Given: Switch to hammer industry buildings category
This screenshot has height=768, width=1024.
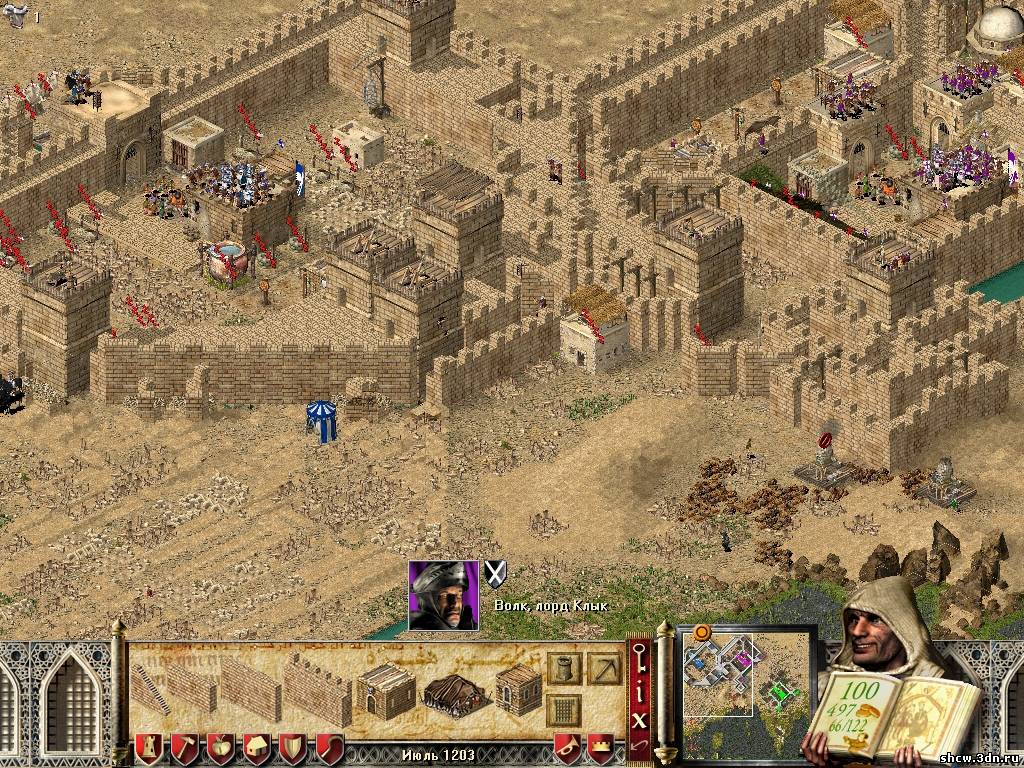Looking at the screenshot, I should tap(184, 747).
